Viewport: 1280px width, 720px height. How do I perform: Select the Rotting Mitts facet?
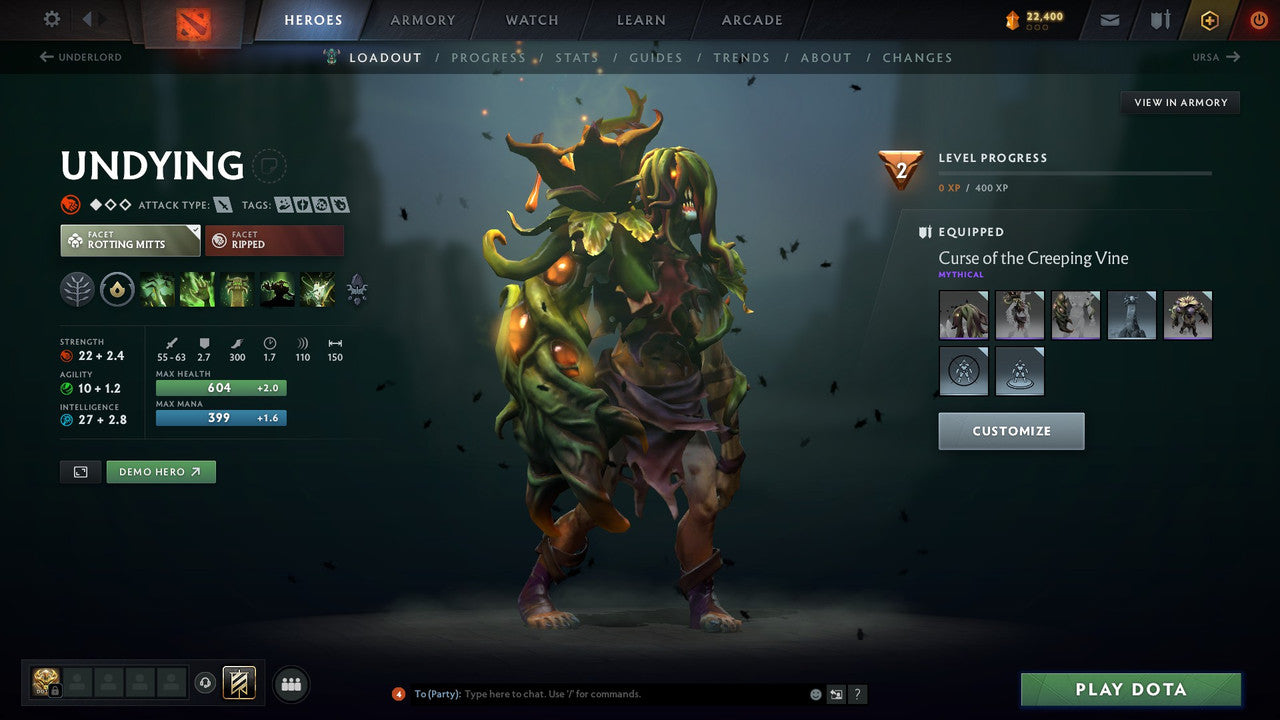click(x=129, y=240)
